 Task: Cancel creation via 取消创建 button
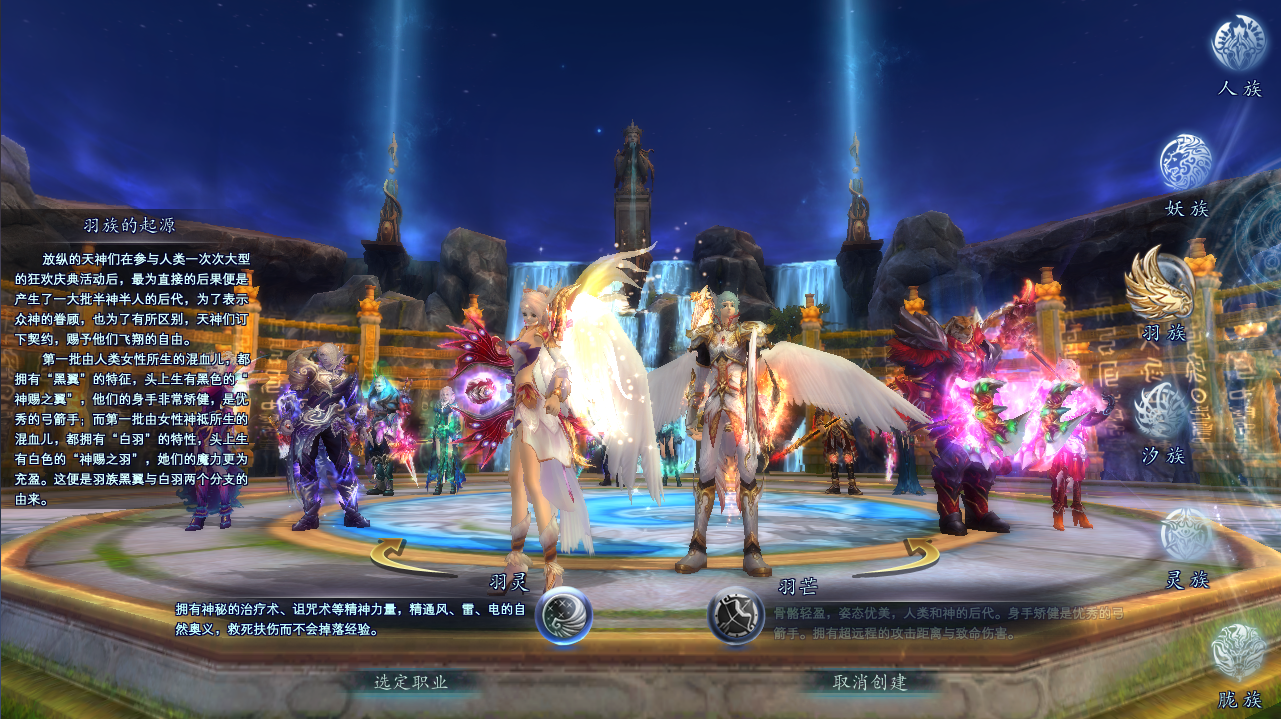870,682
